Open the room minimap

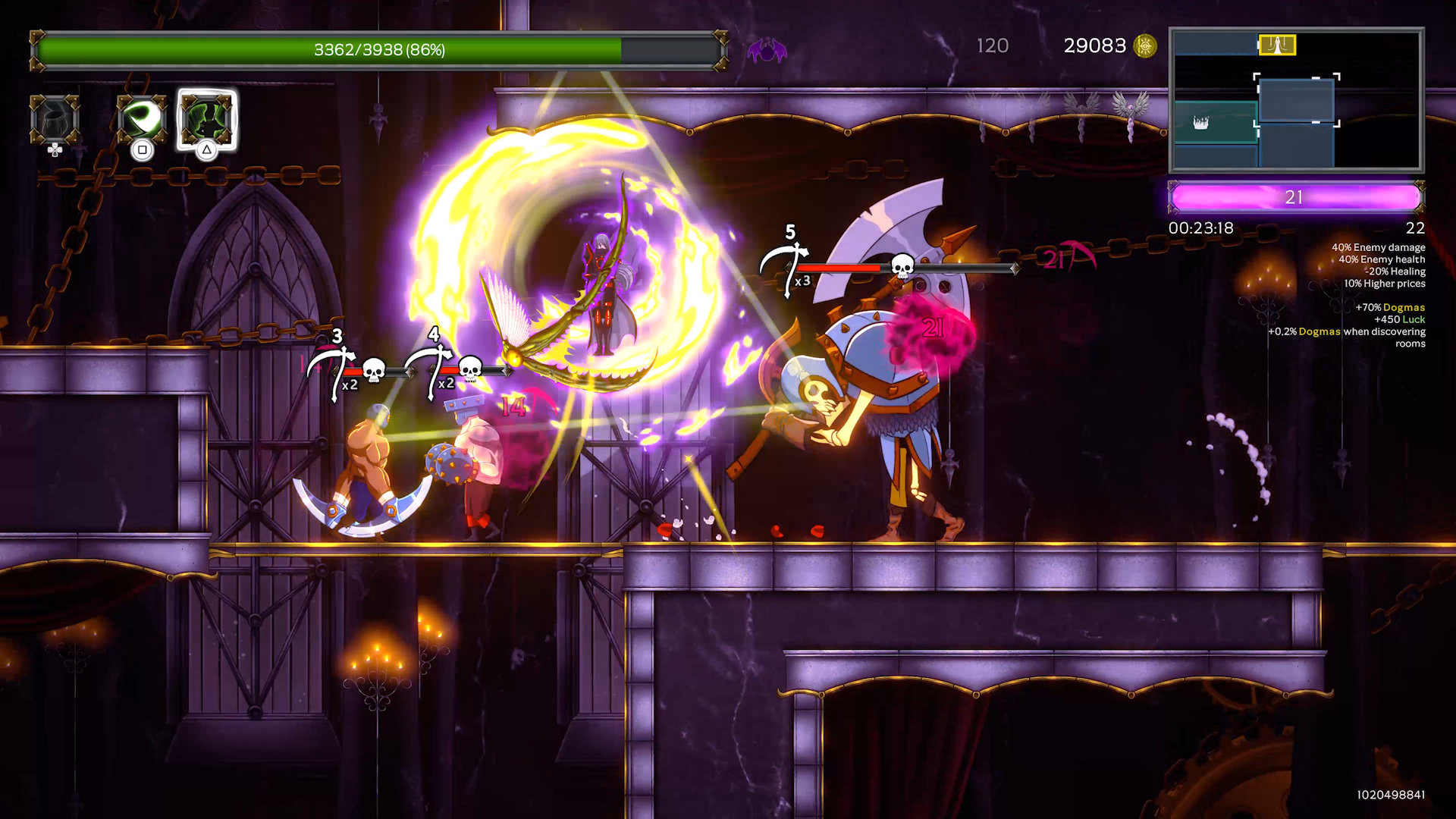pyautogui.click(x=1296, y=100)
